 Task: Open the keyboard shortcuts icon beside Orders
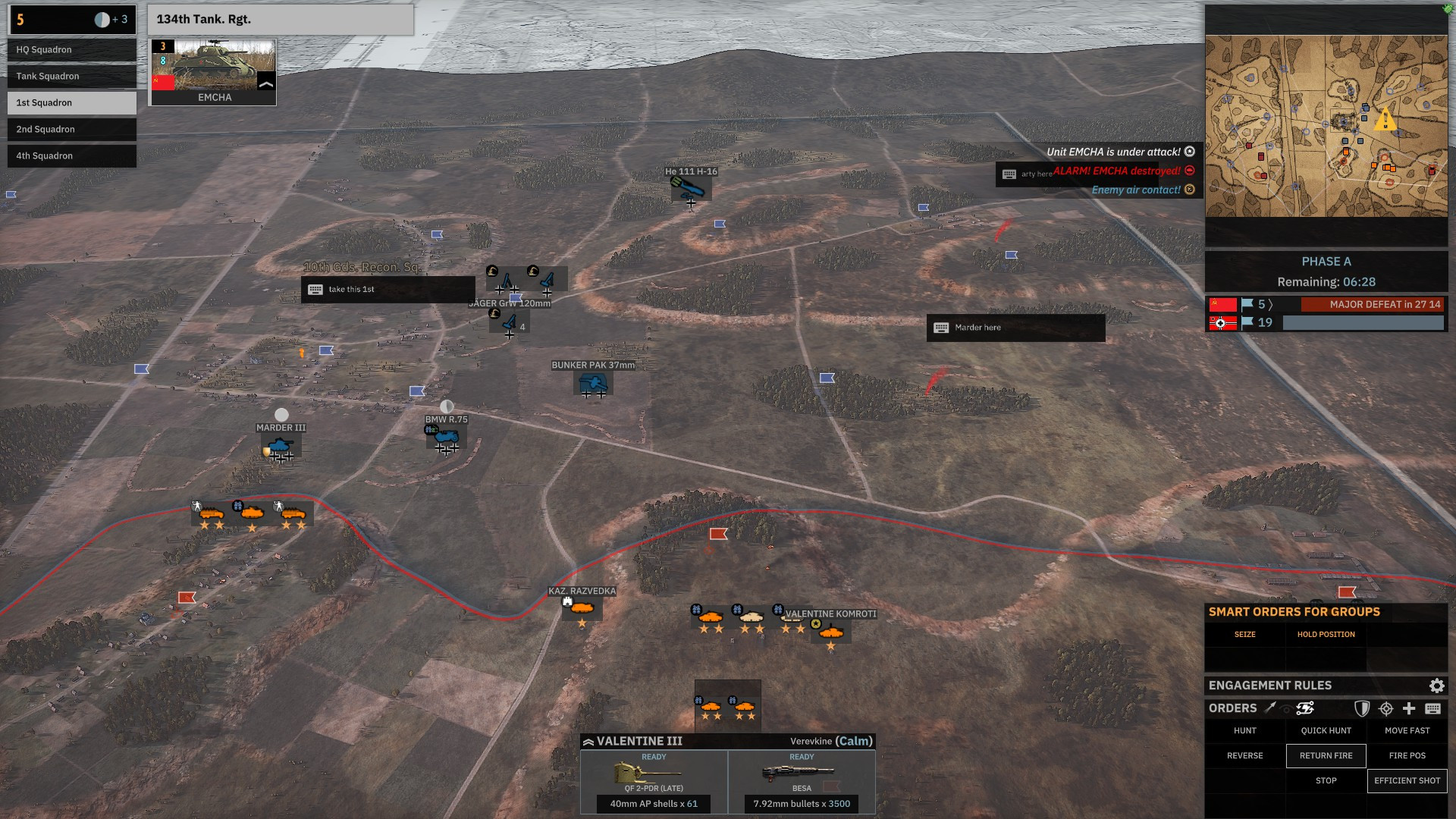click(x=1435, y=708)
